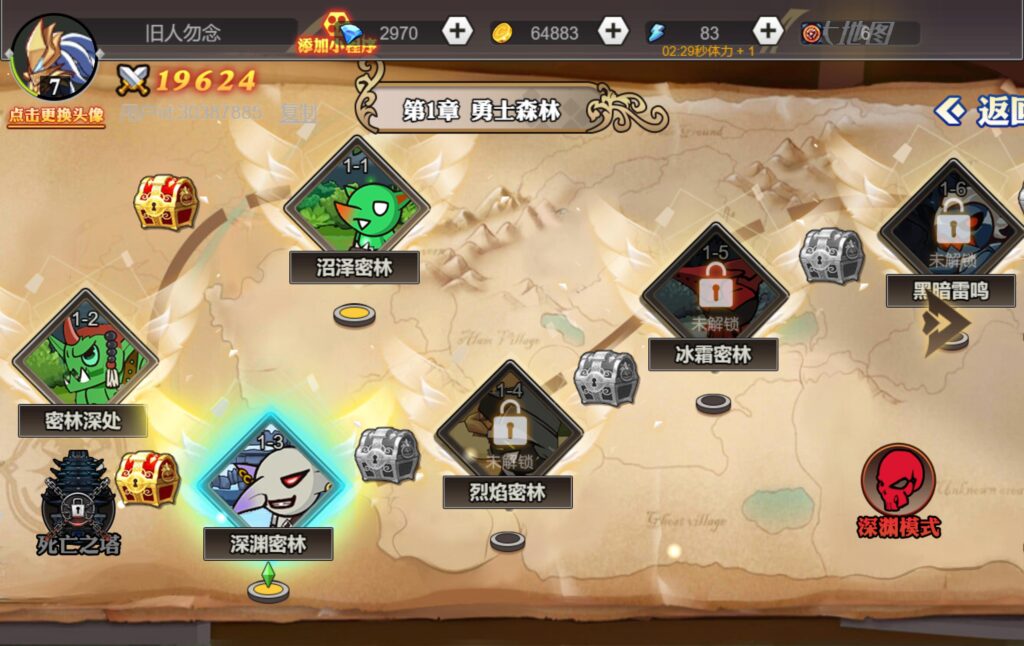This screenshot has width=1024, height=646.
Task: Open the red-gold treasure chest beside stage 1-1
Action: (166, 201)
